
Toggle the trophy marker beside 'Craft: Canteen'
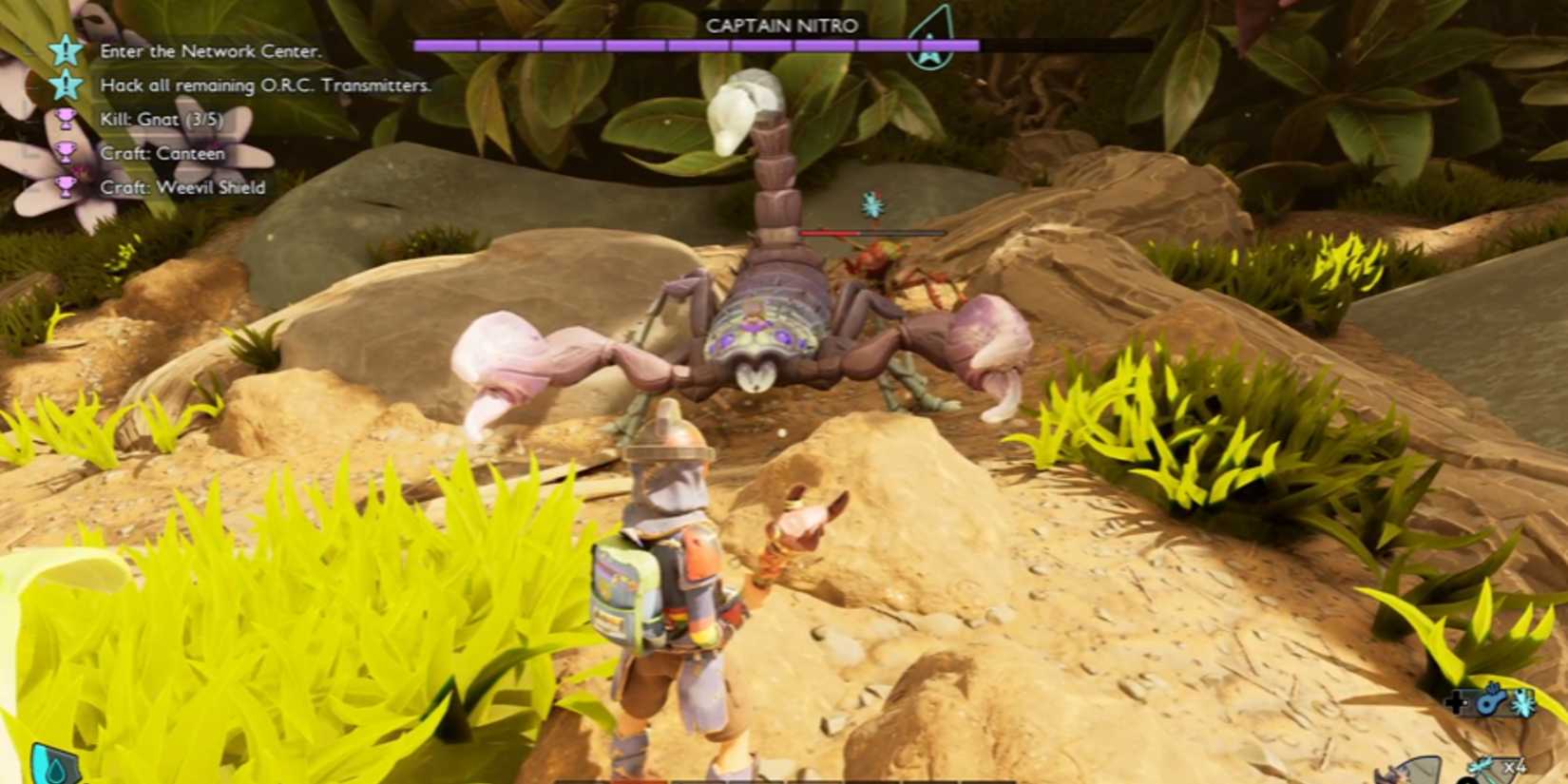(x=65, y=153)
